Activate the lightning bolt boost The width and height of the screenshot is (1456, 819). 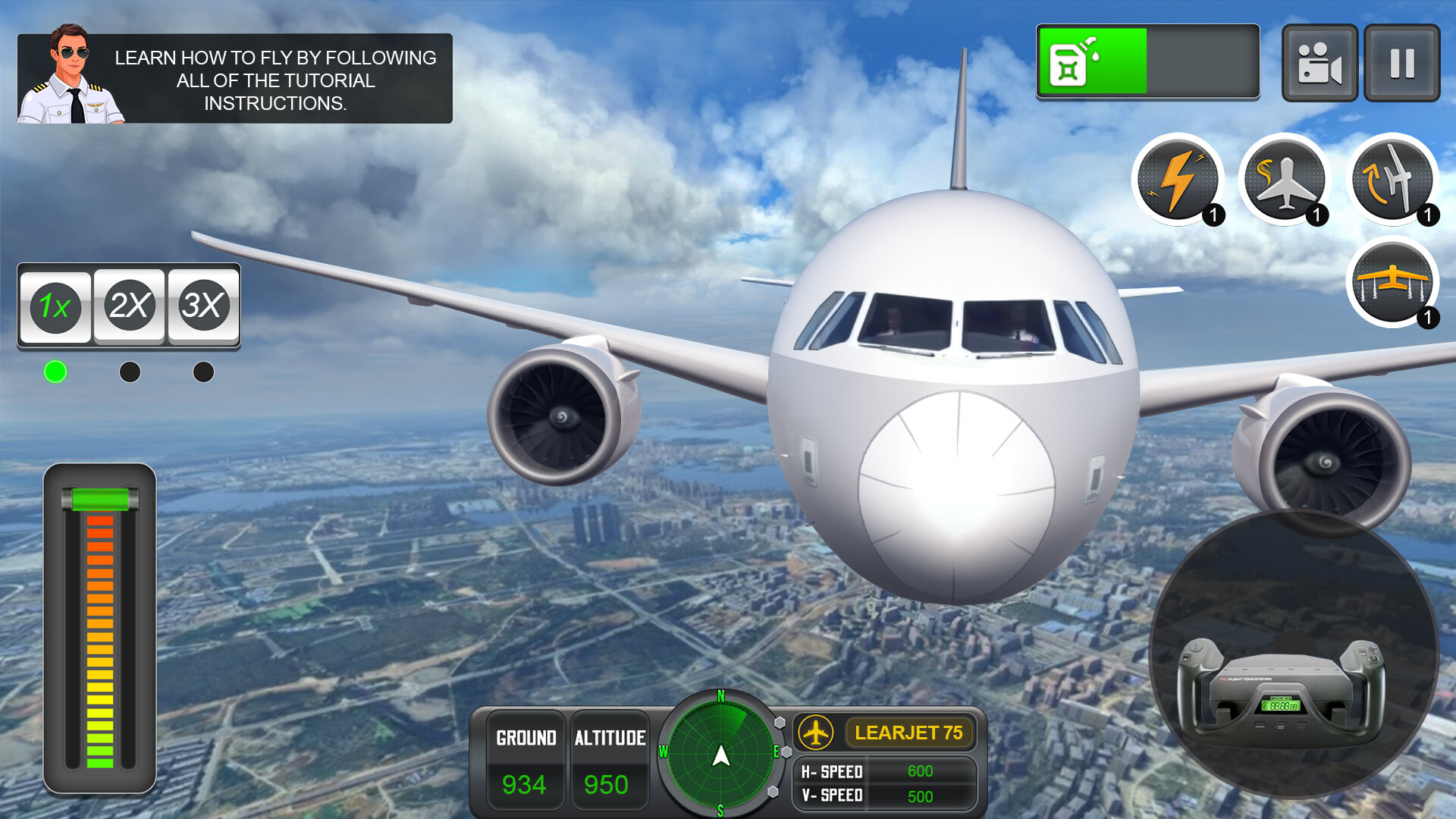tap(1178, 180)
